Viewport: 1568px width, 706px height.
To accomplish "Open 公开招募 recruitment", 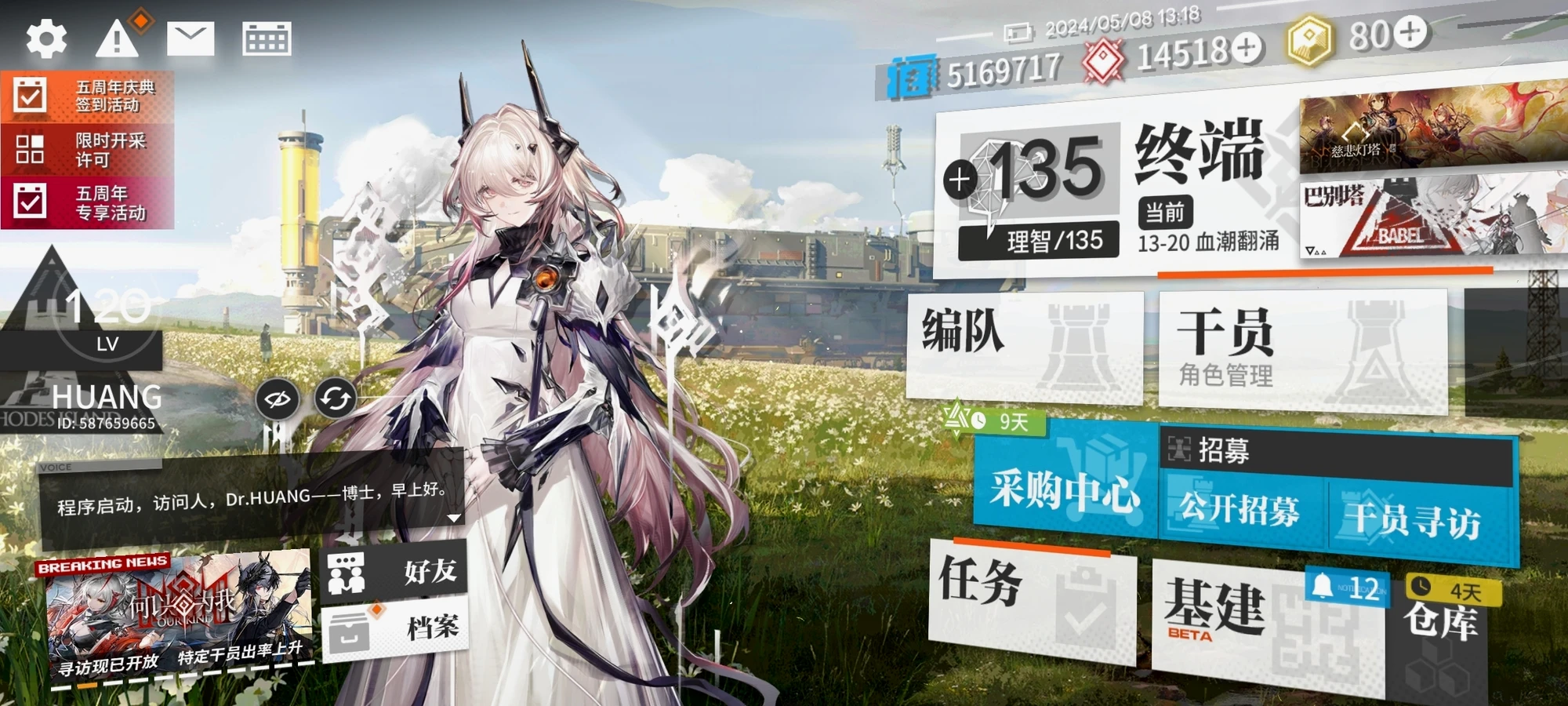I will [1240, 511].
